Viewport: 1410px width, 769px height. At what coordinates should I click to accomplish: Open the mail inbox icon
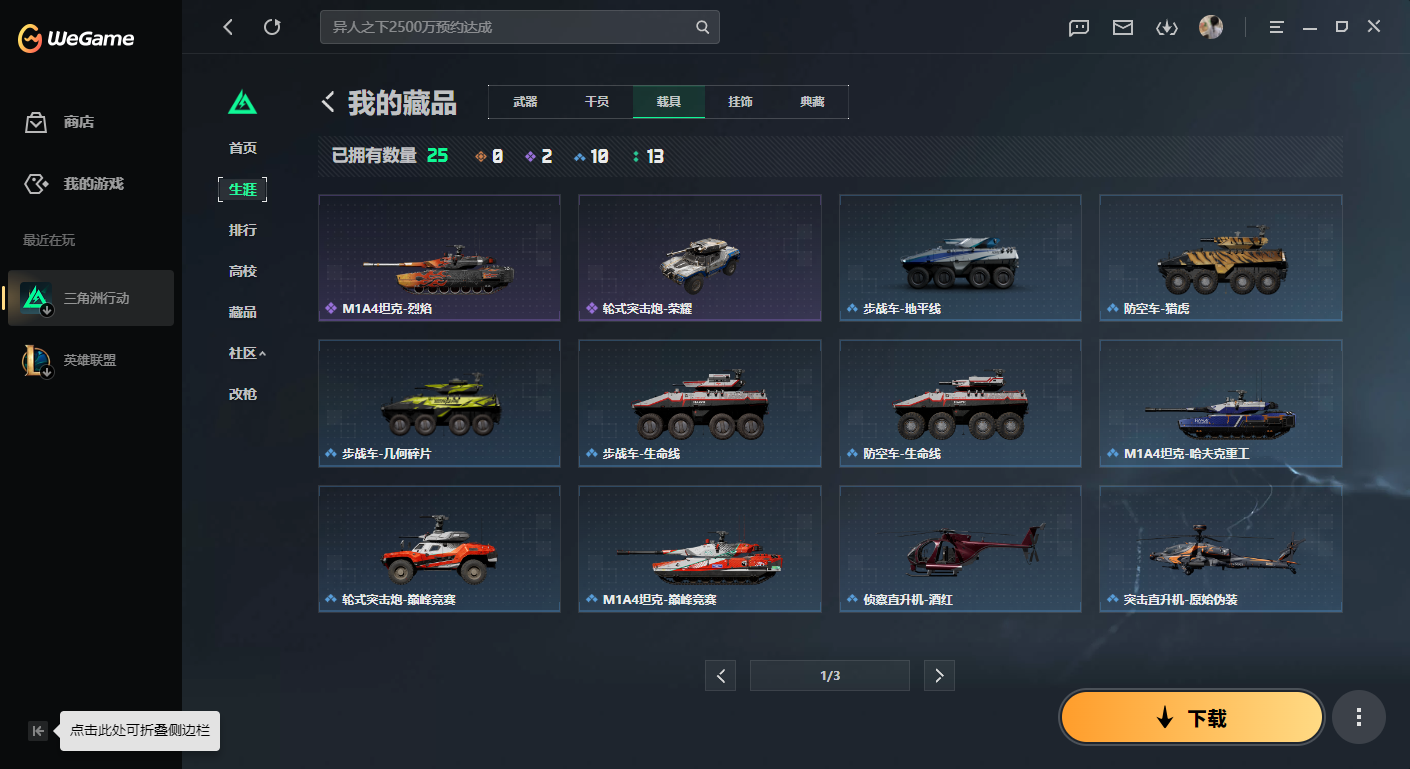point(1122,28)
